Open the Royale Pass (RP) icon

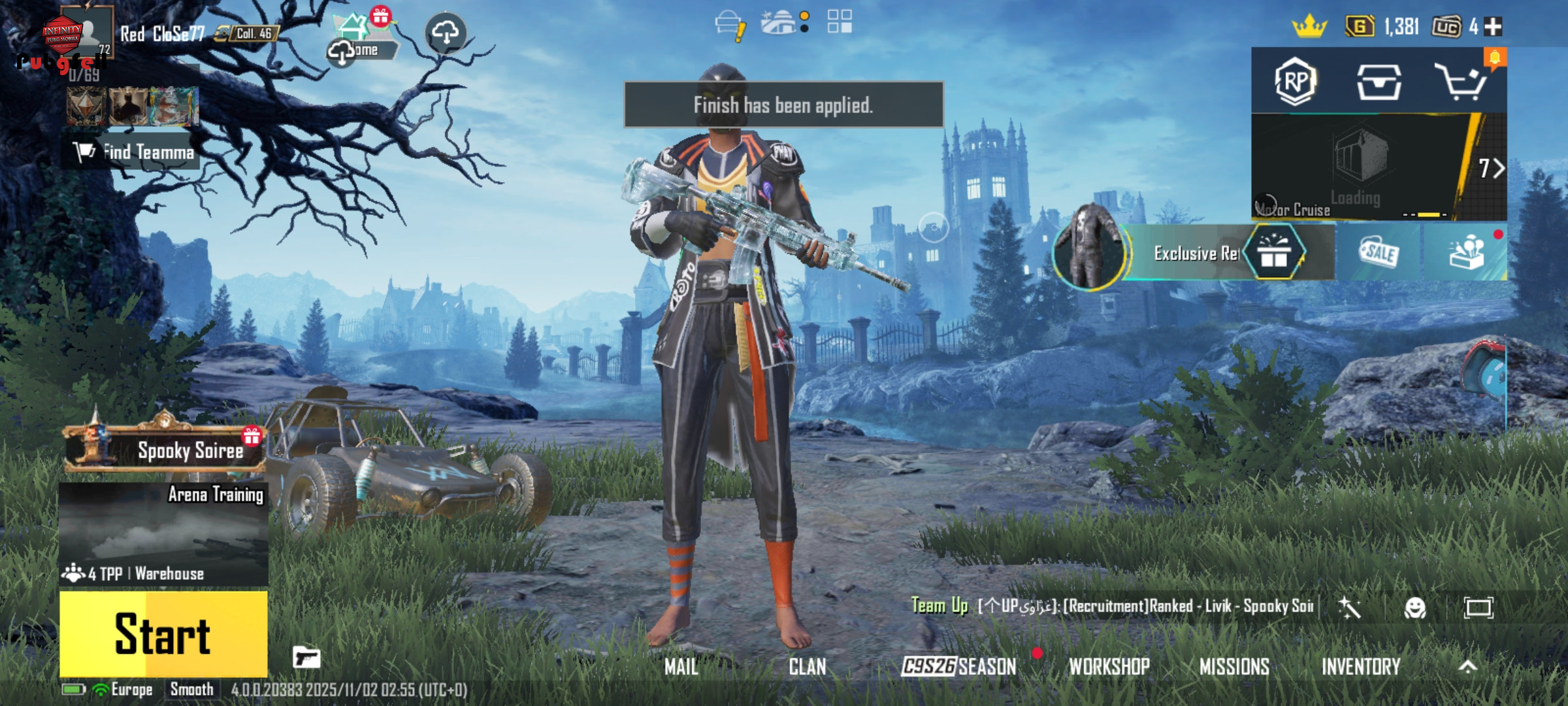click(x=1295, y=82)
